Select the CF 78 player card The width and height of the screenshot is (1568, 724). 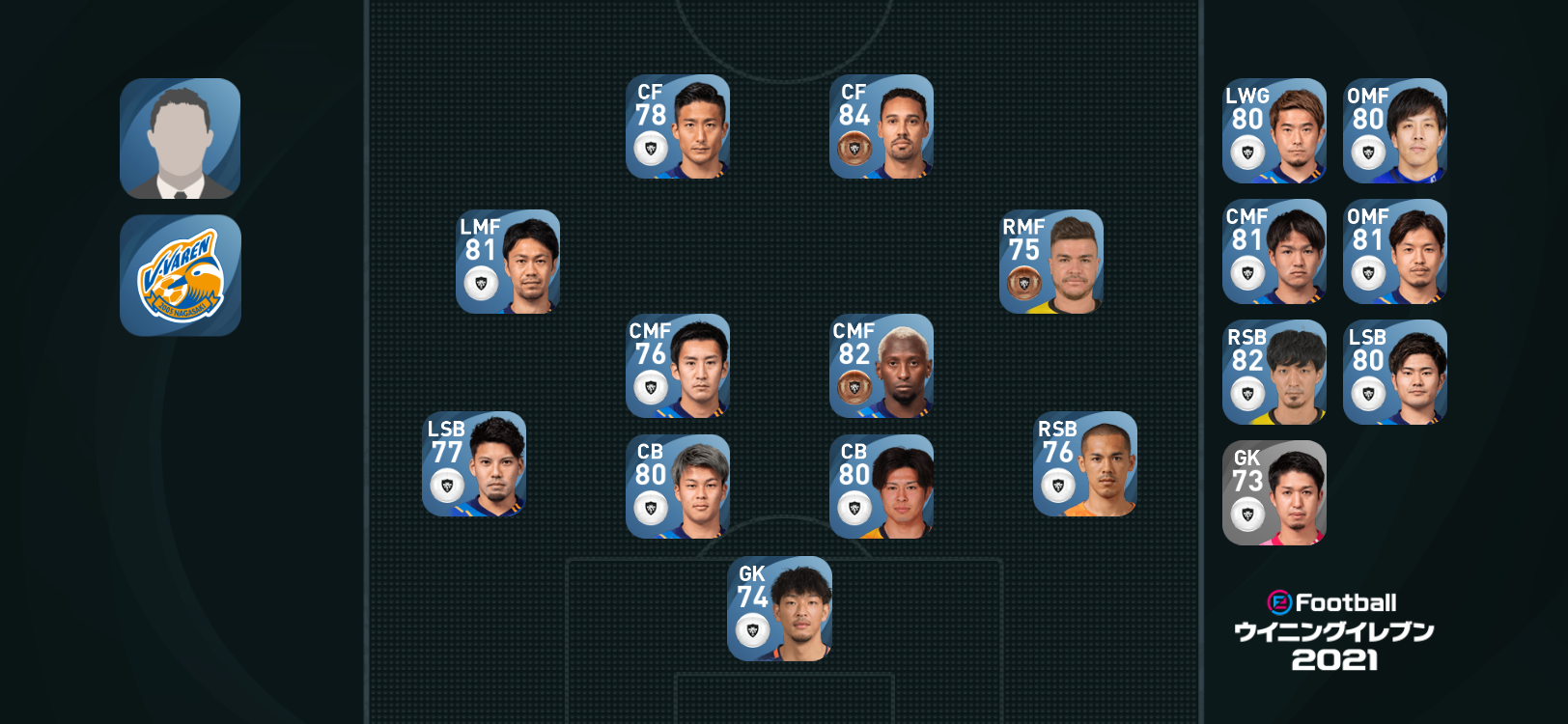tap(678, 126)
